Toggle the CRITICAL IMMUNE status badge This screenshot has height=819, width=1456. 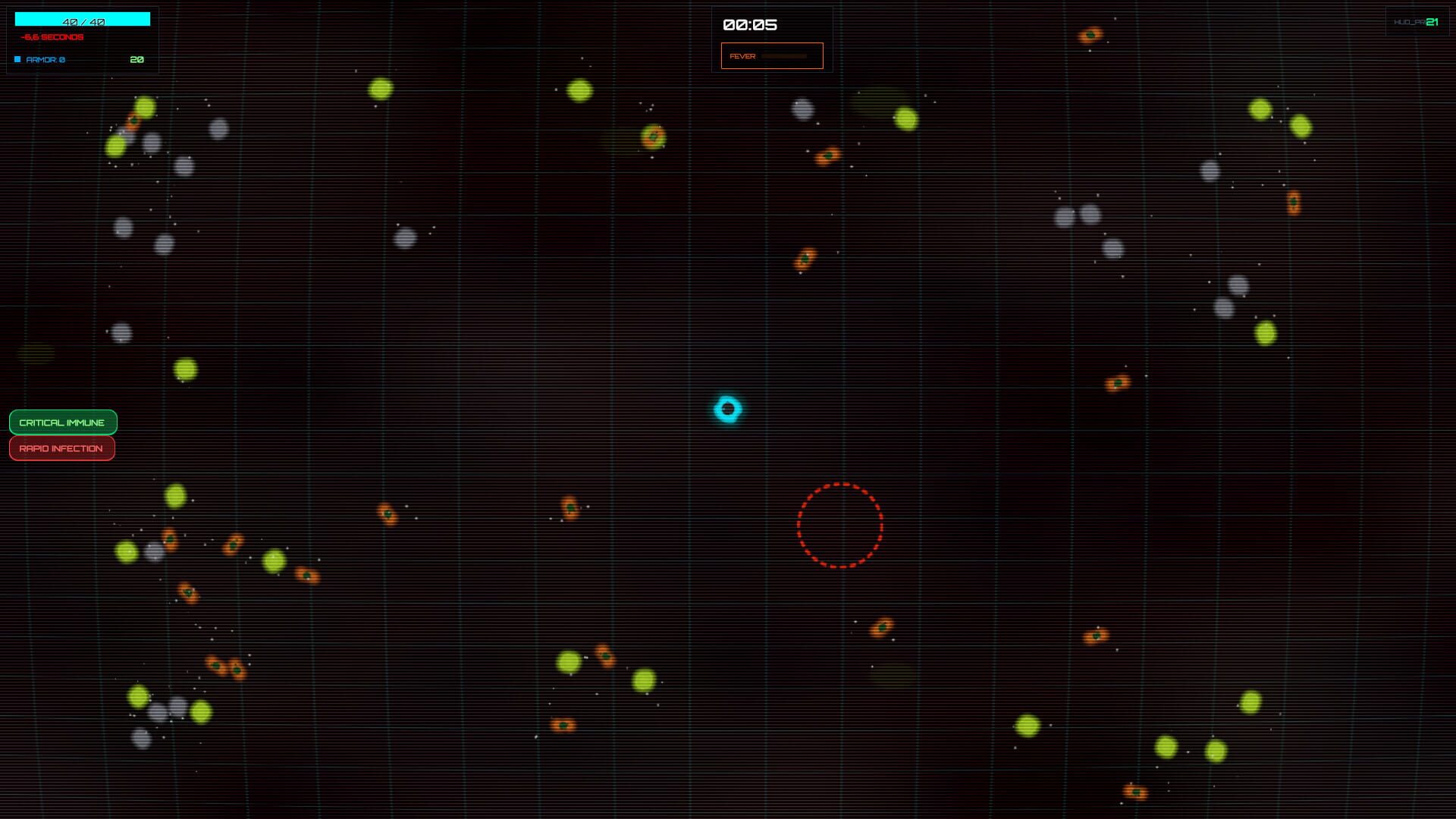point(62,422)
